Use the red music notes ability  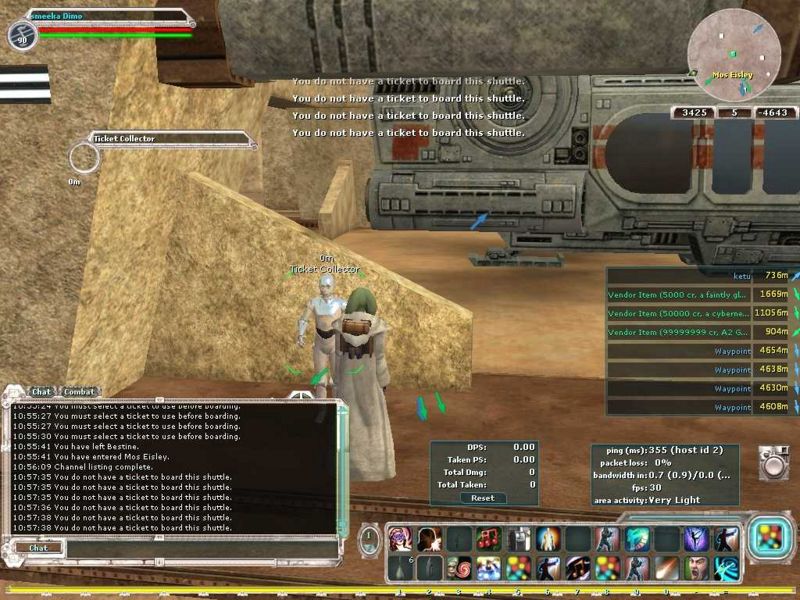489,540
